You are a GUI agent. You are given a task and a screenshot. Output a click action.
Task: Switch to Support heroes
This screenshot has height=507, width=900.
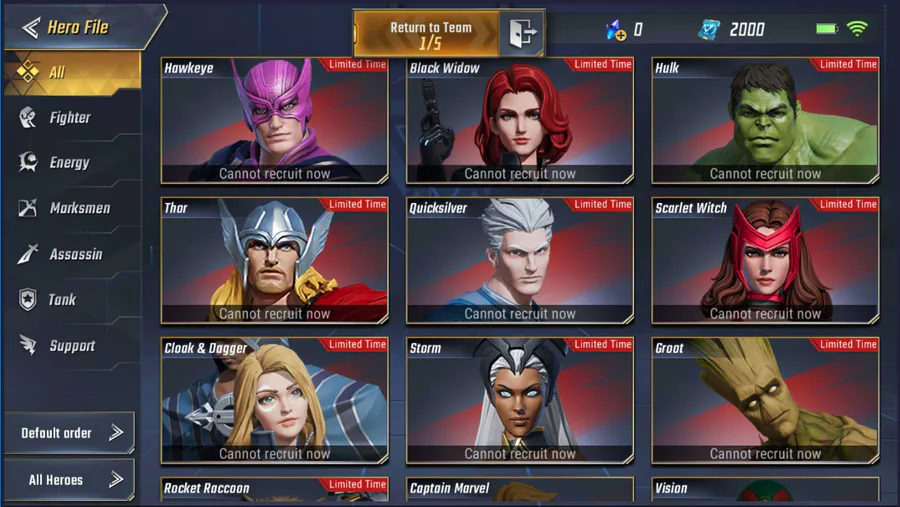[70, 346]
